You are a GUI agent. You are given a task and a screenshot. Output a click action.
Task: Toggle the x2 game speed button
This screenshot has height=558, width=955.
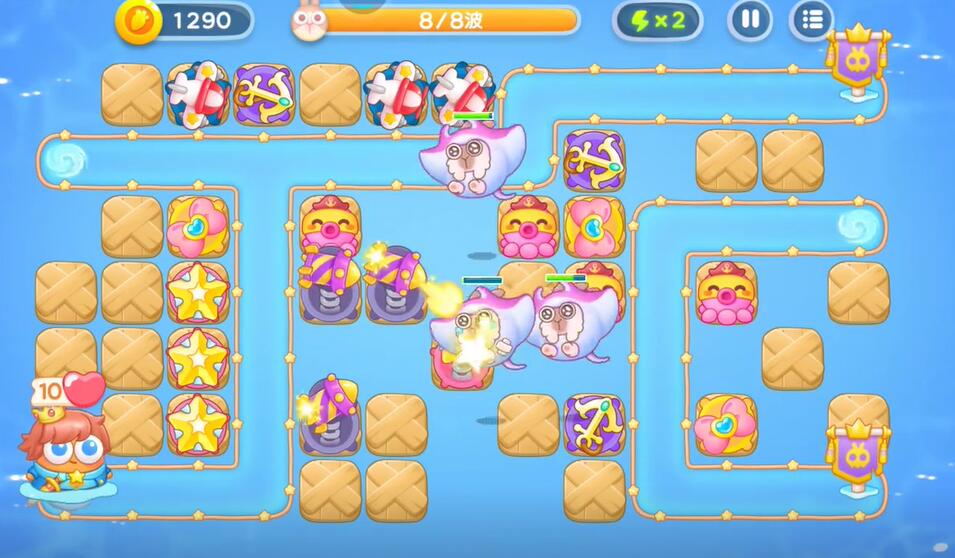(657, 21)
